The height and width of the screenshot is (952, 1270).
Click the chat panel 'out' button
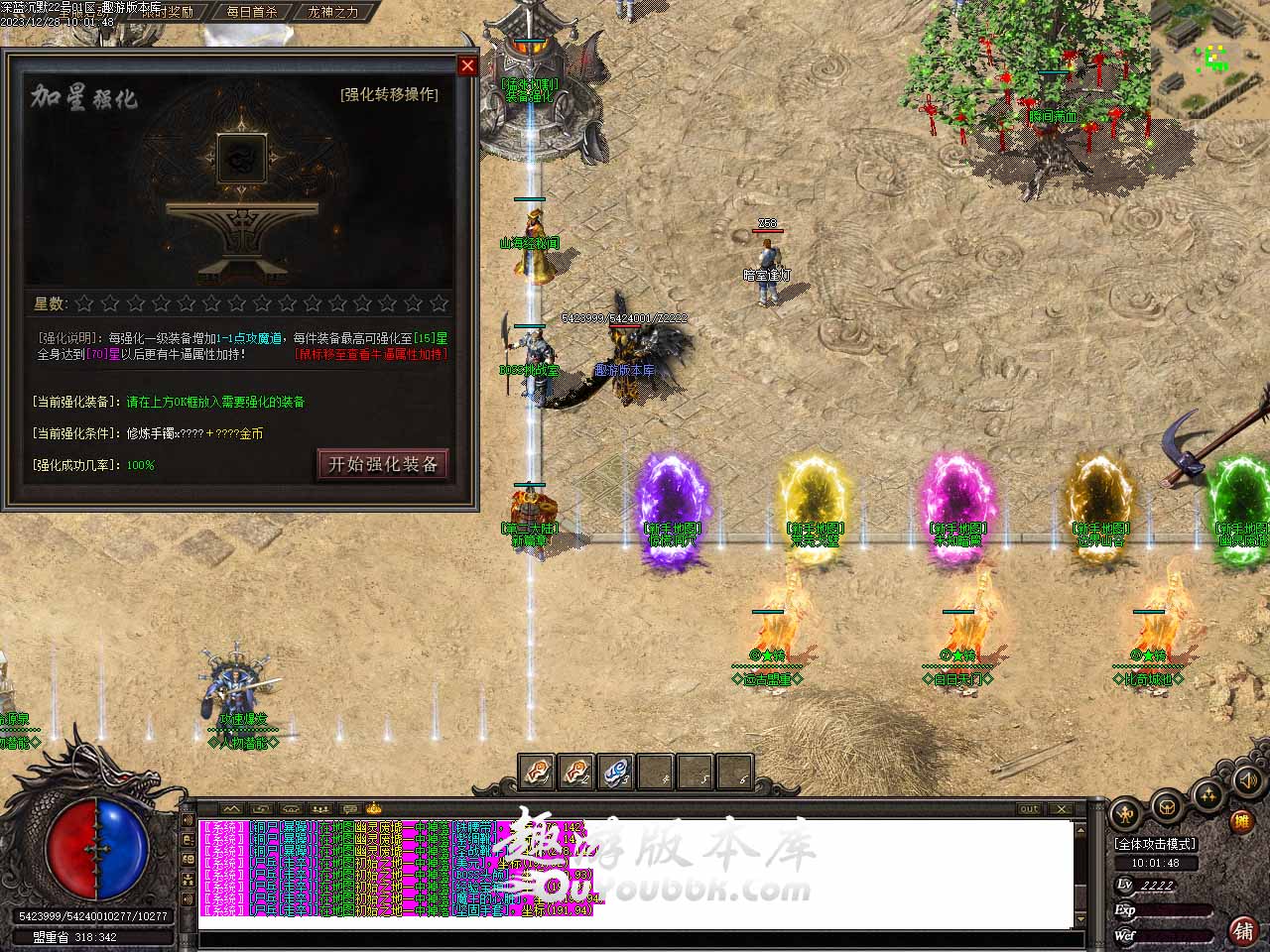(x=1030, y=809)
